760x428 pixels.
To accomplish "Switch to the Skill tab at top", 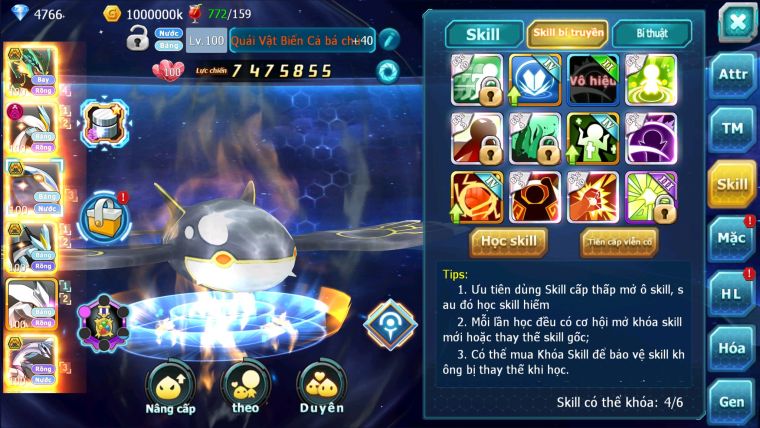I will 485,33.
